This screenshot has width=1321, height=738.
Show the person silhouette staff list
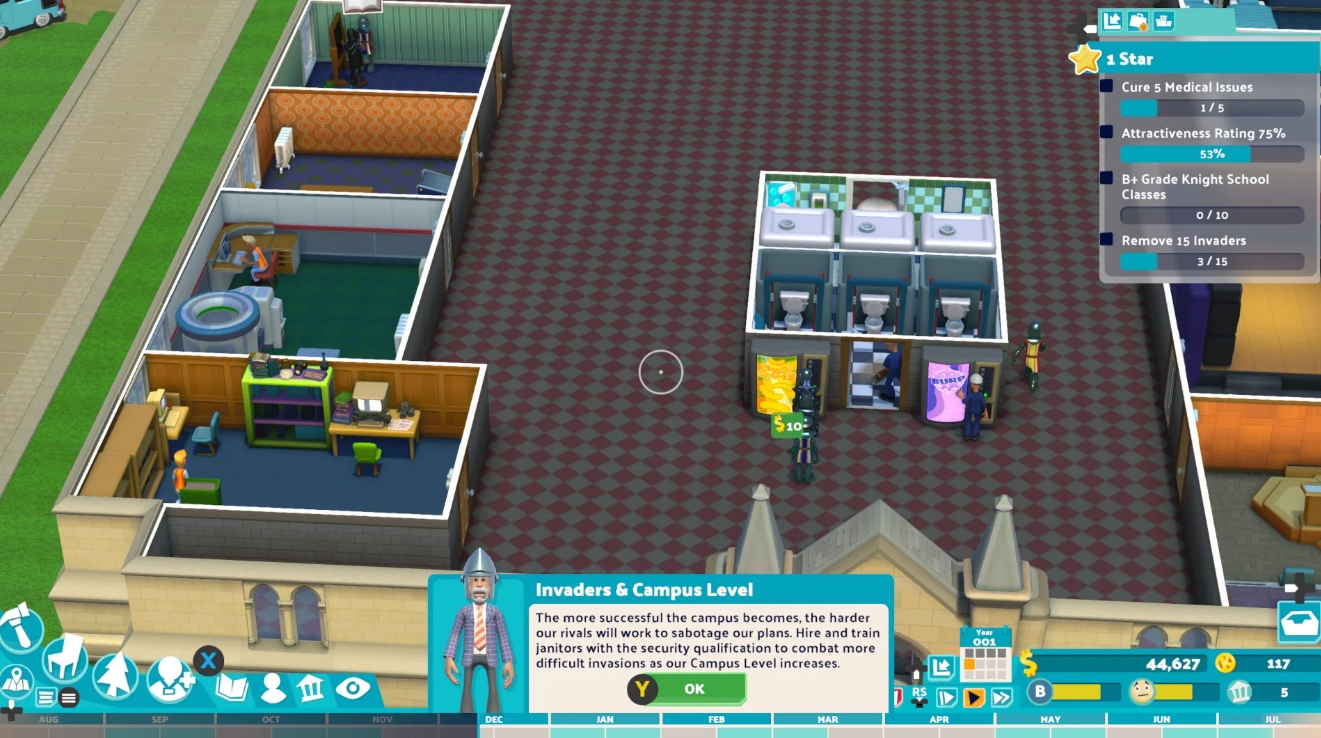coord(272,688)
